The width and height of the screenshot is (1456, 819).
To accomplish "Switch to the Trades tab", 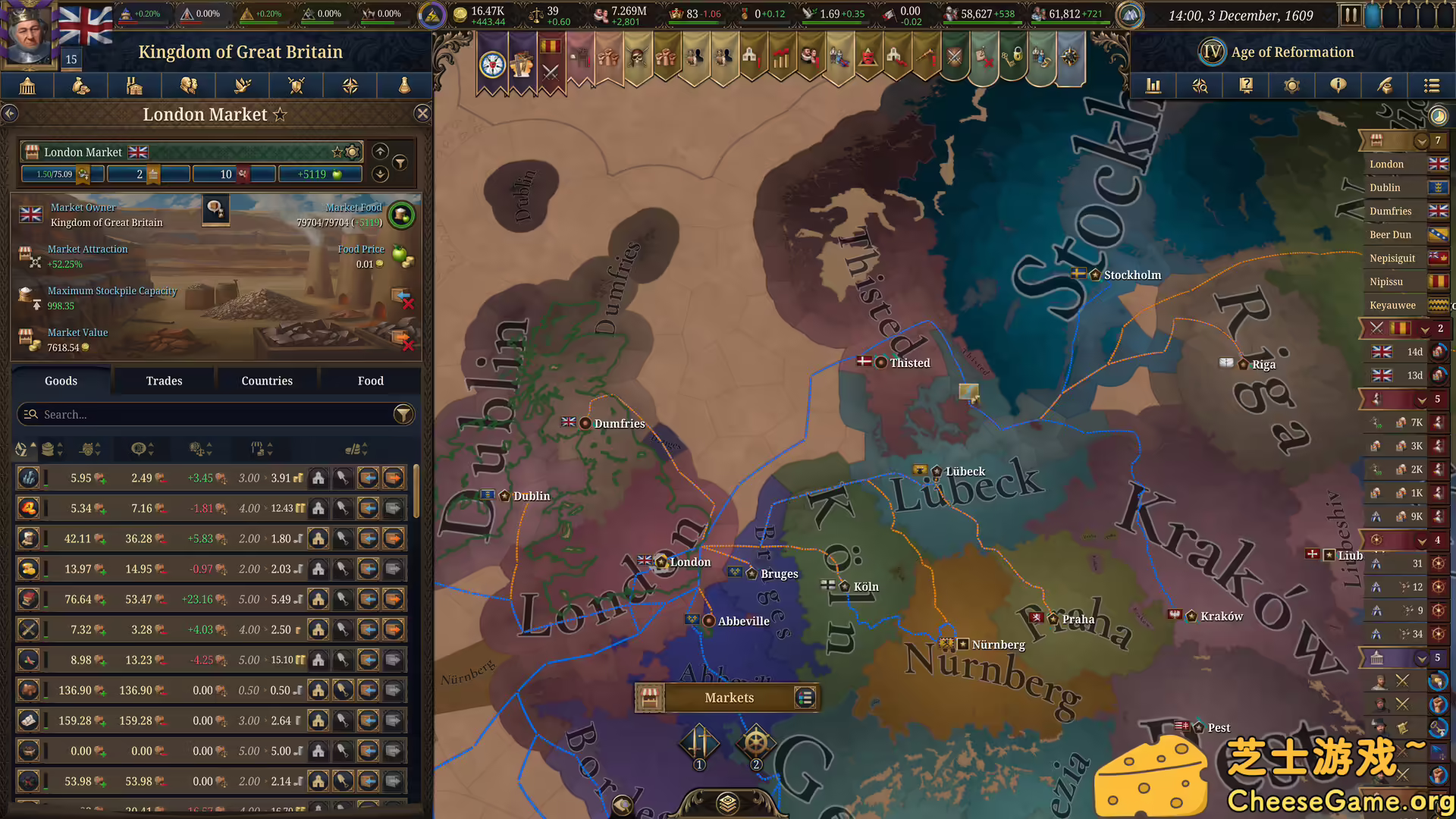I will coord(164,381).
